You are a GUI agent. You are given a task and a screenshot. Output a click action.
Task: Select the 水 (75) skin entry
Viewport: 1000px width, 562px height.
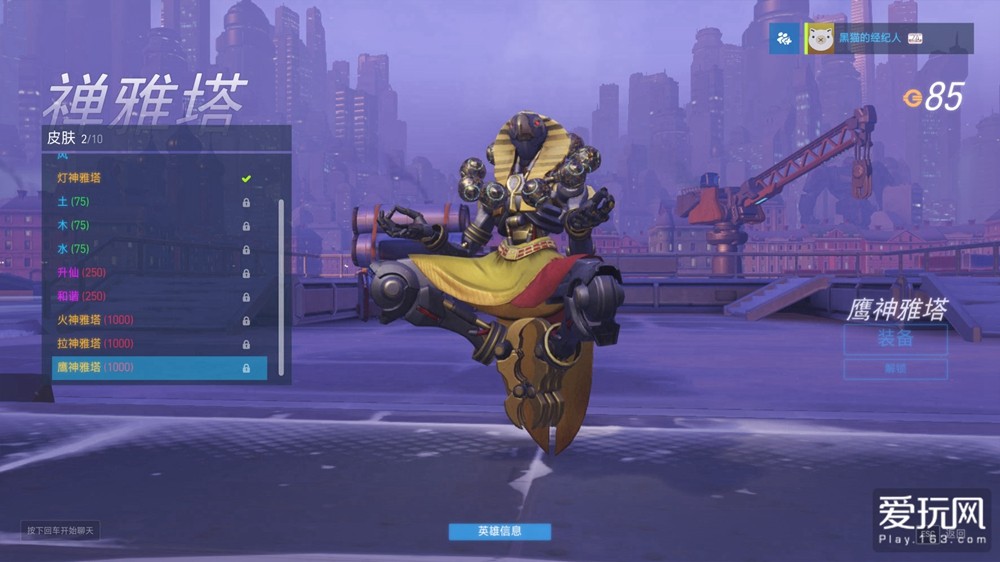coord(150,249)
